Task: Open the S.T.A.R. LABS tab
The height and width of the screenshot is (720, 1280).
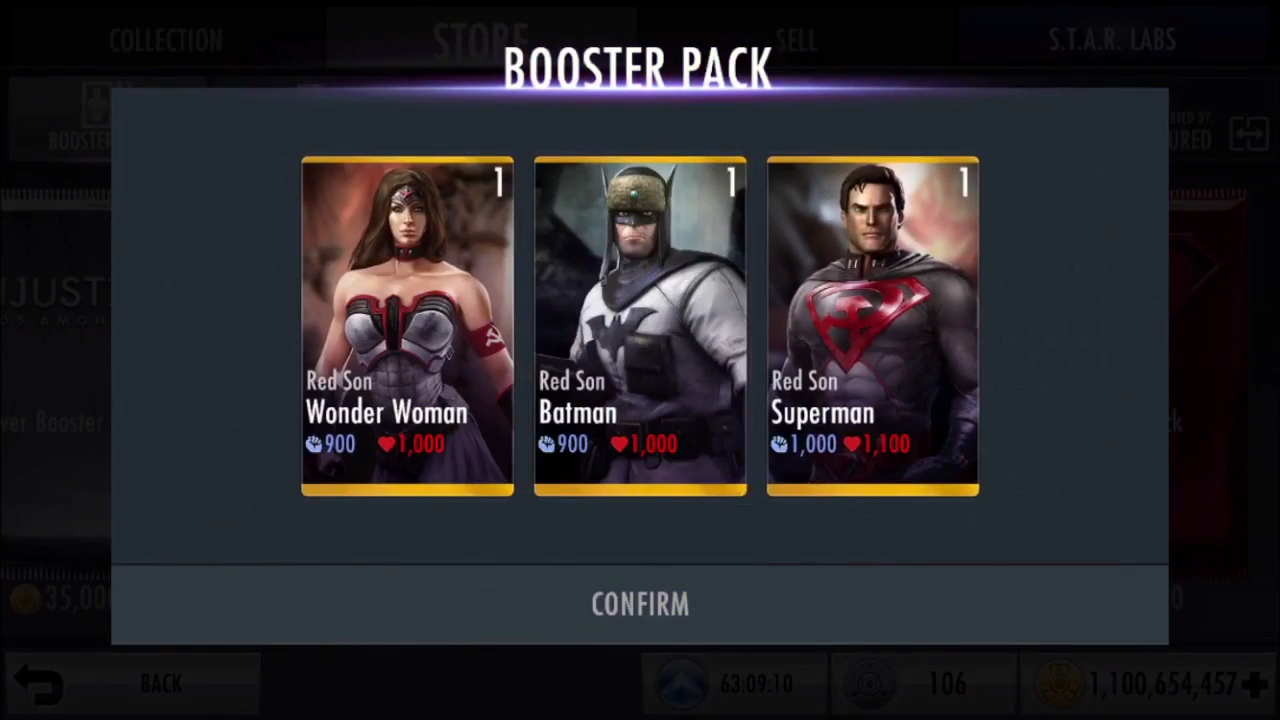Action: 1112,40
